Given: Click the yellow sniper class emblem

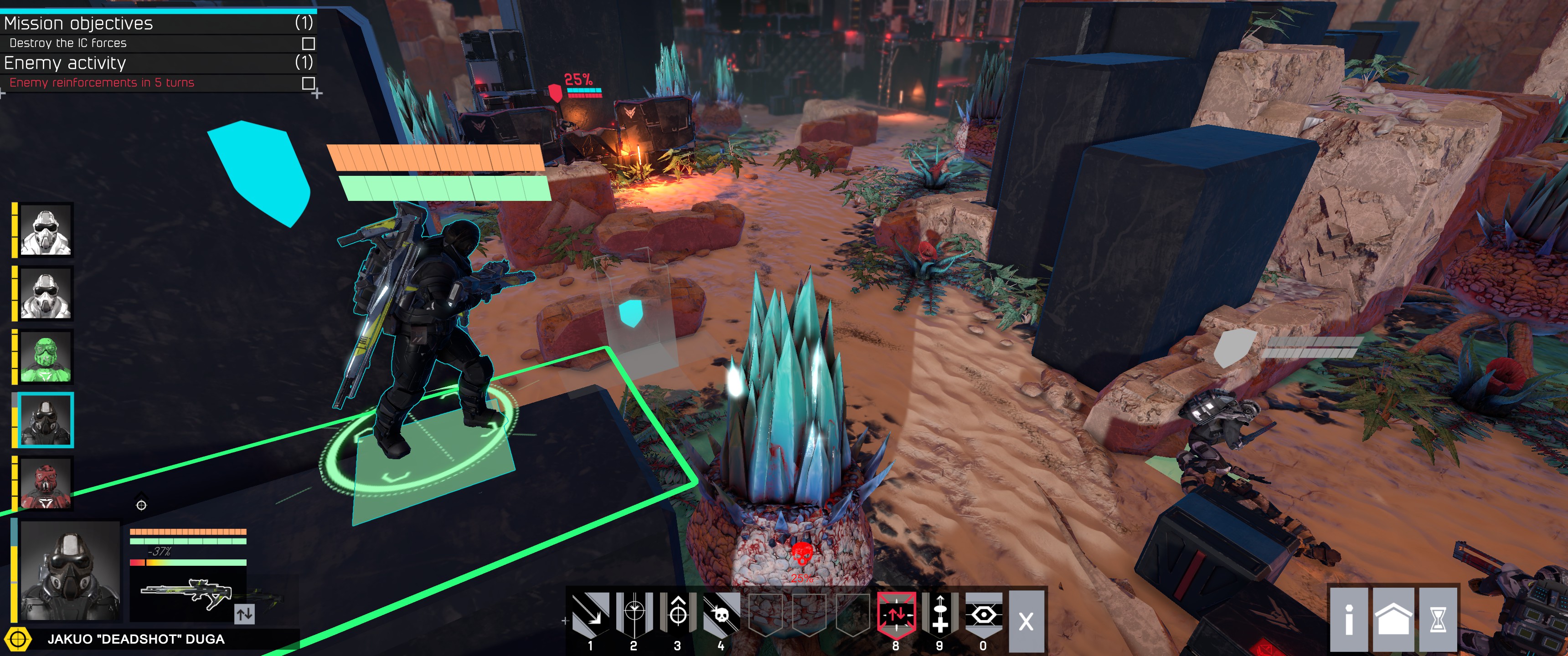Looking at the screenshot, I should point(18,640).
